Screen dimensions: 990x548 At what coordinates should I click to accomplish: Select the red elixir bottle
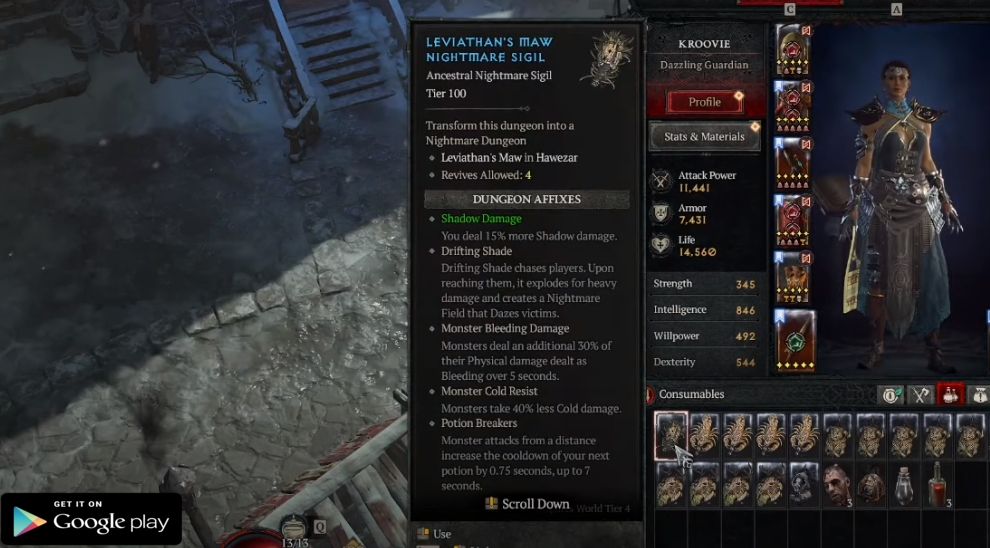(x=936, y=485)
